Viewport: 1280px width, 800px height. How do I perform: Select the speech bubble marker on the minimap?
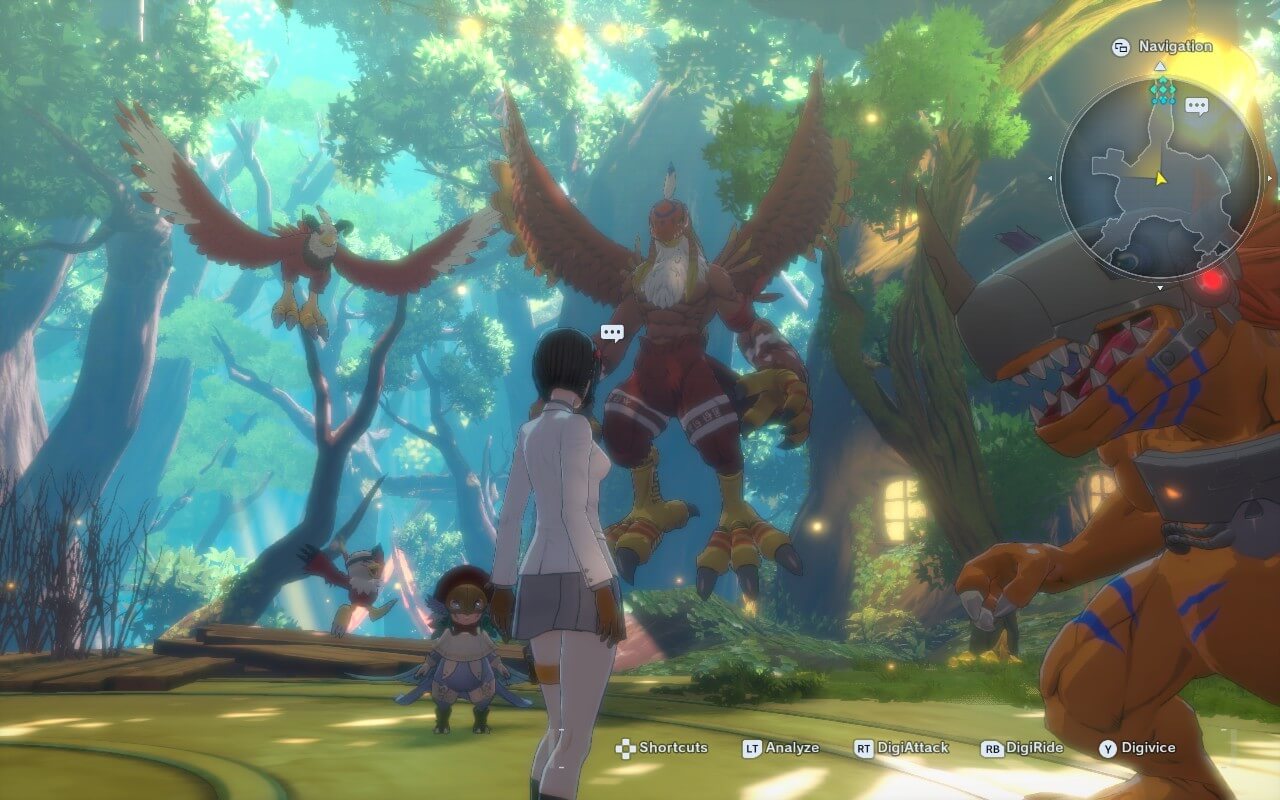(1196, 105)
